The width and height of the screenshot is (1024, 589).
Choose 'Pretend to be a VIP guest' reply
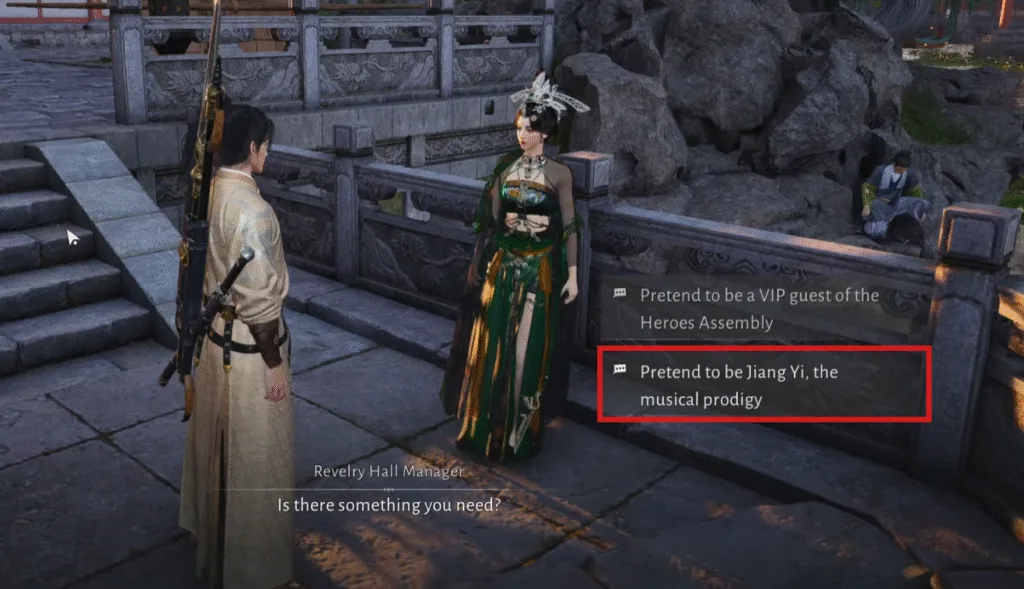coord(758,309)
